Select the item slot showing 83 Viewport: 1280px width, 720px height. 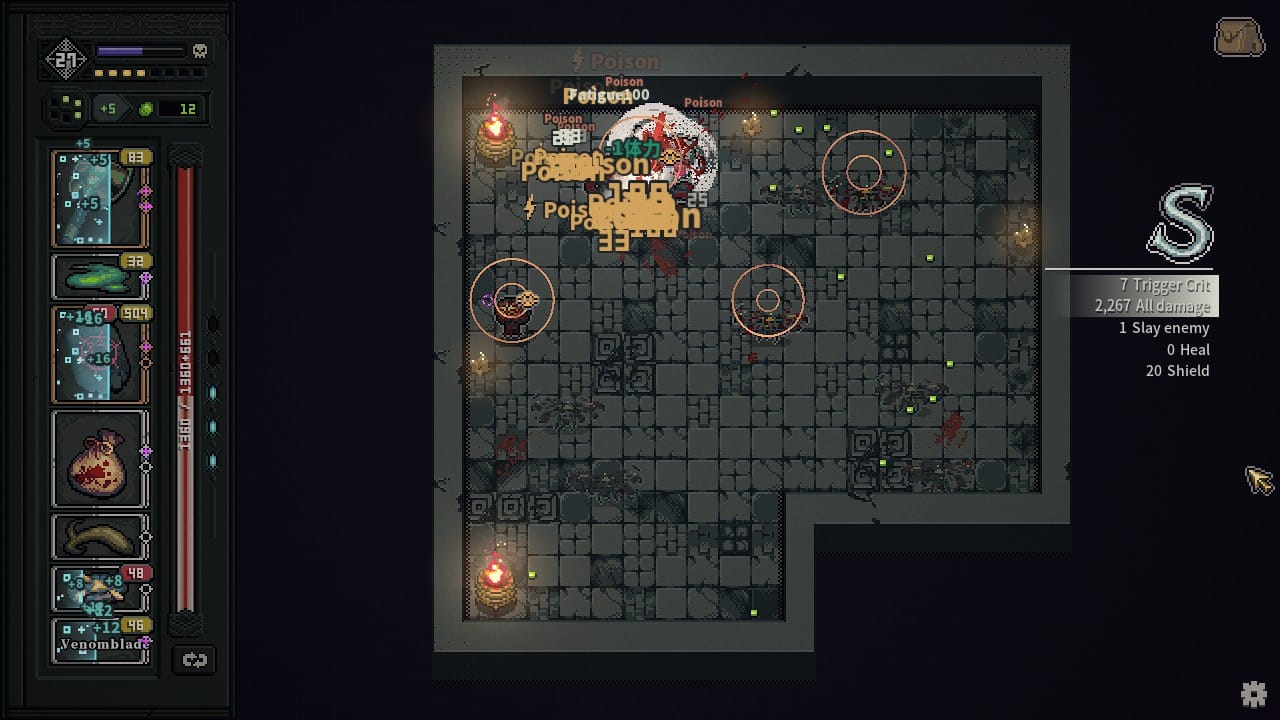[x=100, y=198]
